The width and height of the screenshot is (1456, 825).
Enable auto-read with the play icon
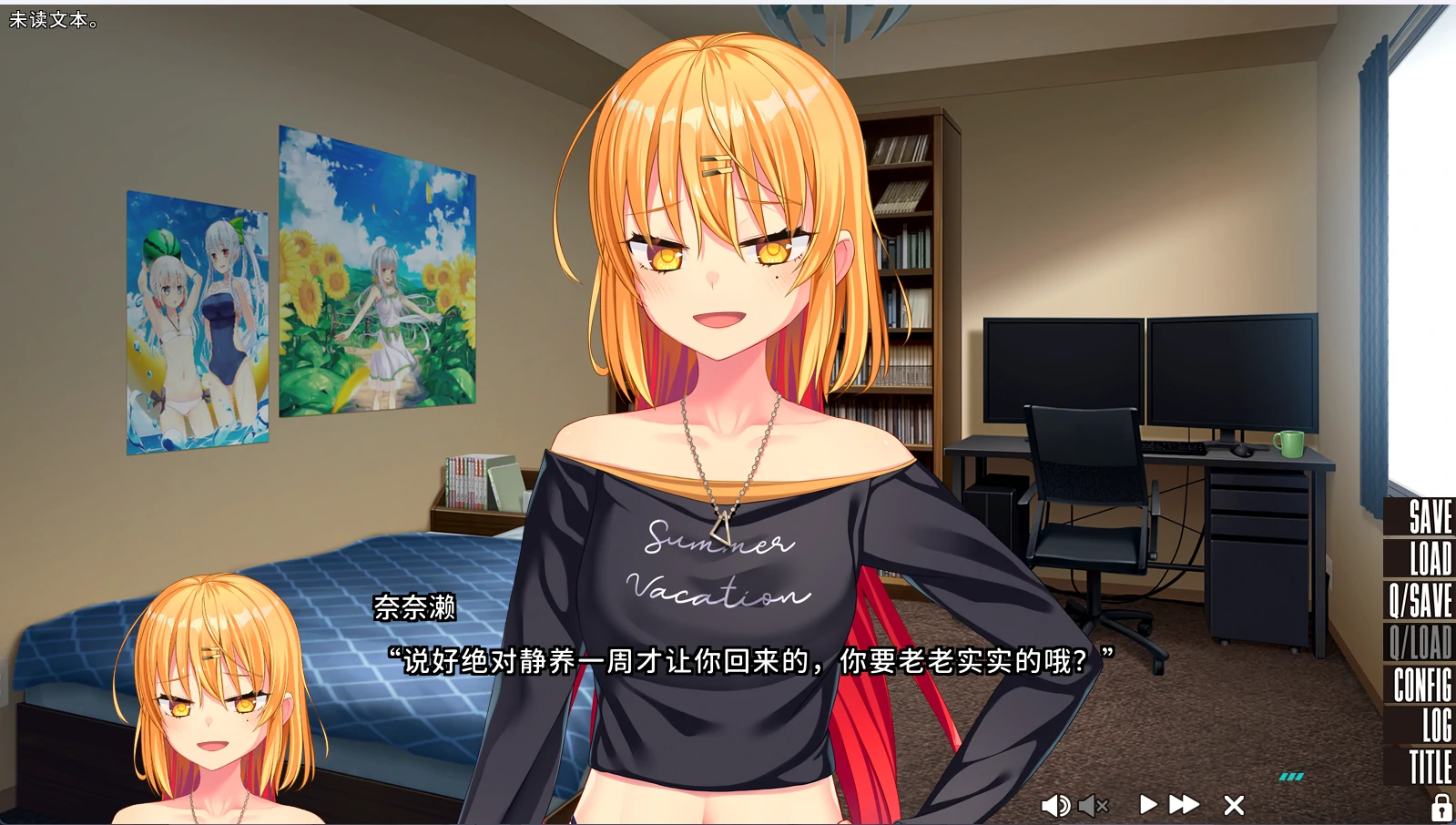(x=1148, y=805)
